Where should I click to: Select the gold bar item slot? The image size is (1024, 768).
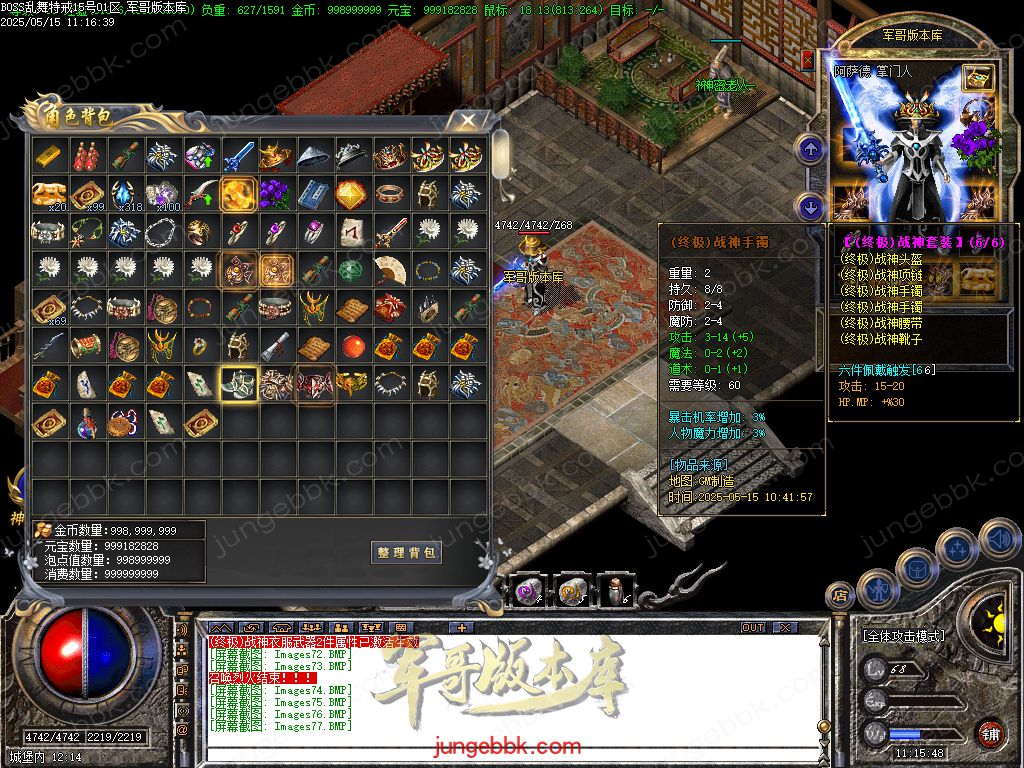[50, 156]
